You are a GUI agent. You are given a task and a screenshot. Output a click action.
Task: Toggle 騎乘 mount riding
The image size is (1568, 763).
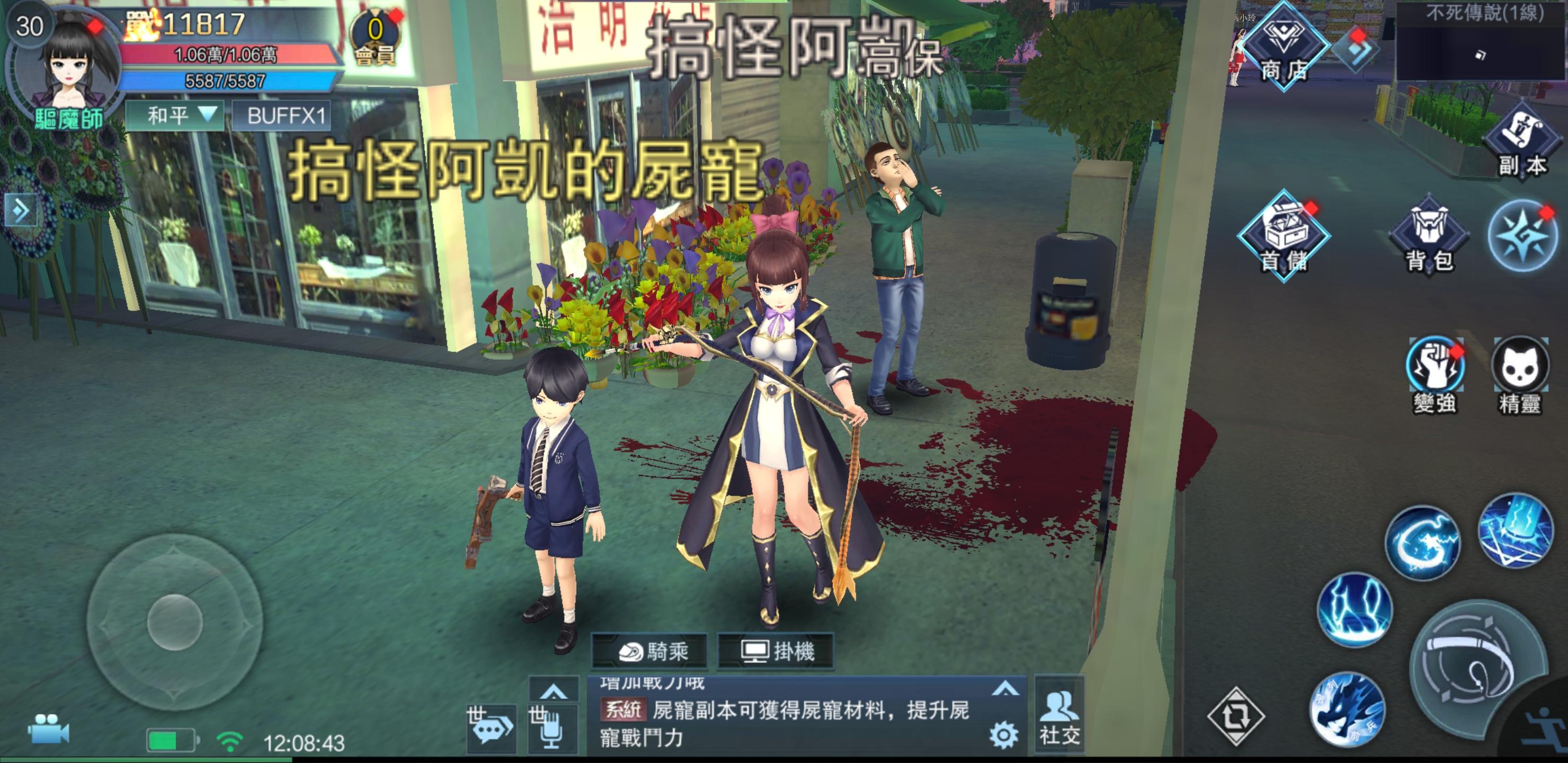[x=650, y=652]
